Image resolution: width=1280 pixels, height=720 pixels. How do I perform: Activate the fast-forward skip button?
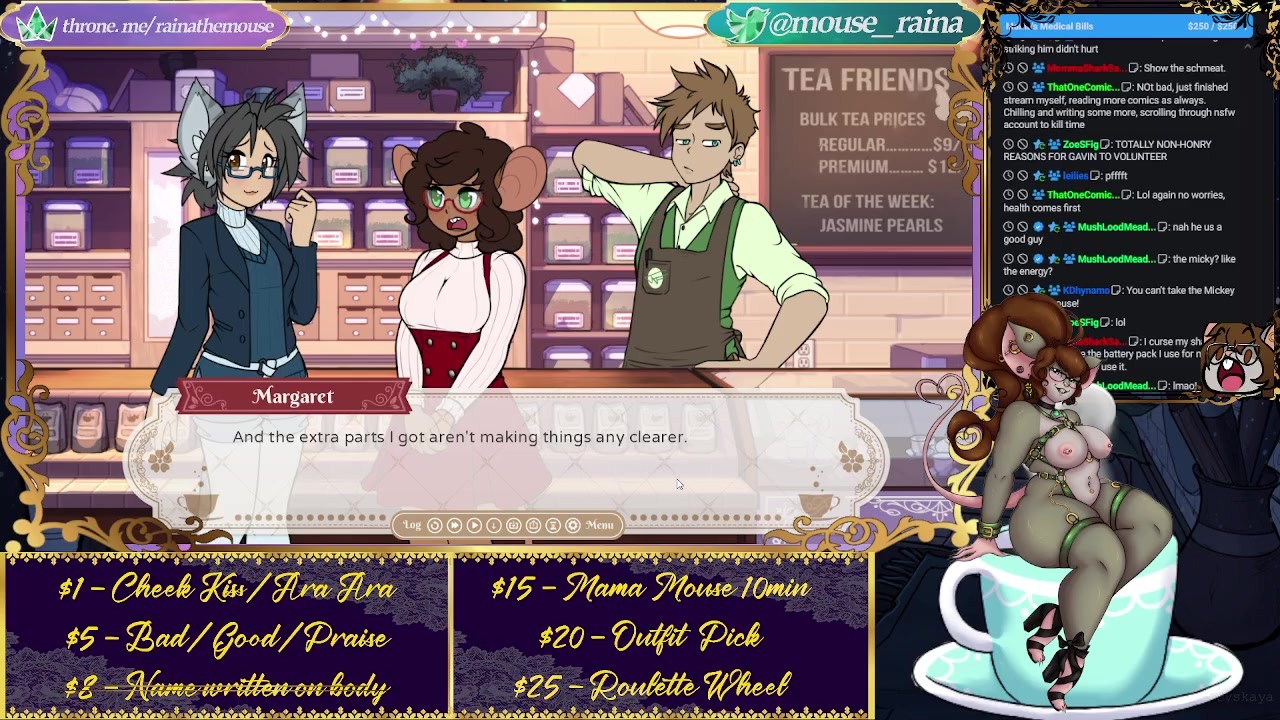coord(454,525)
